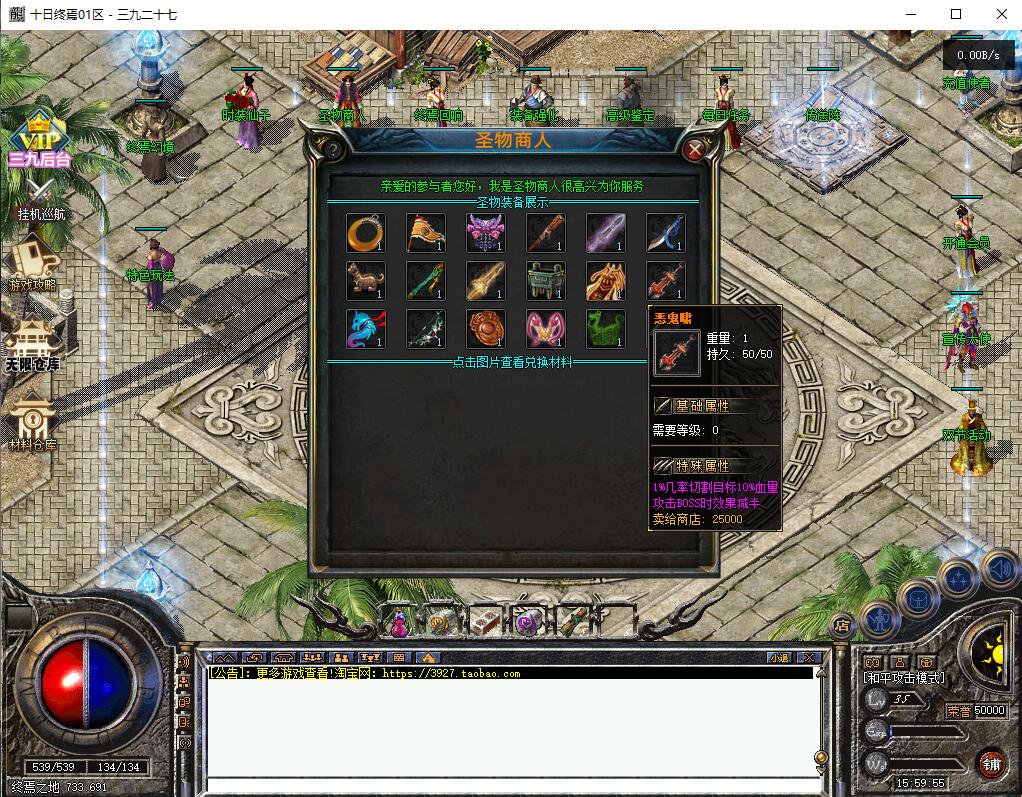This screenshot has width=1022, height=797.
Task: Pick the green jade seal relic
Action: pyautogui.click(x=605, y=328)
